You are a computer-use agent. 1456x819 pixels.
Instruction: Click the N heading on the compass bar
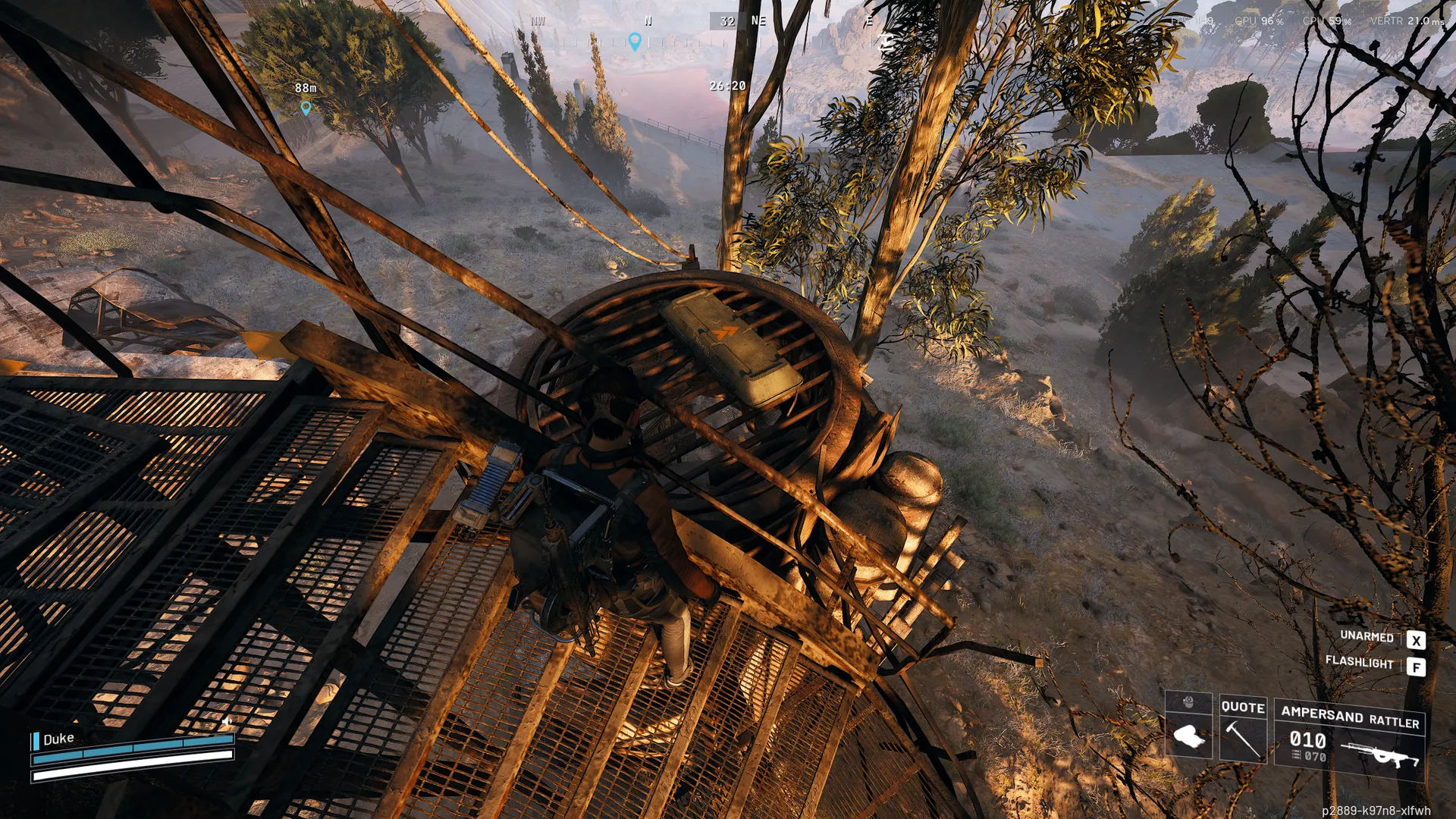pos(648,21)
